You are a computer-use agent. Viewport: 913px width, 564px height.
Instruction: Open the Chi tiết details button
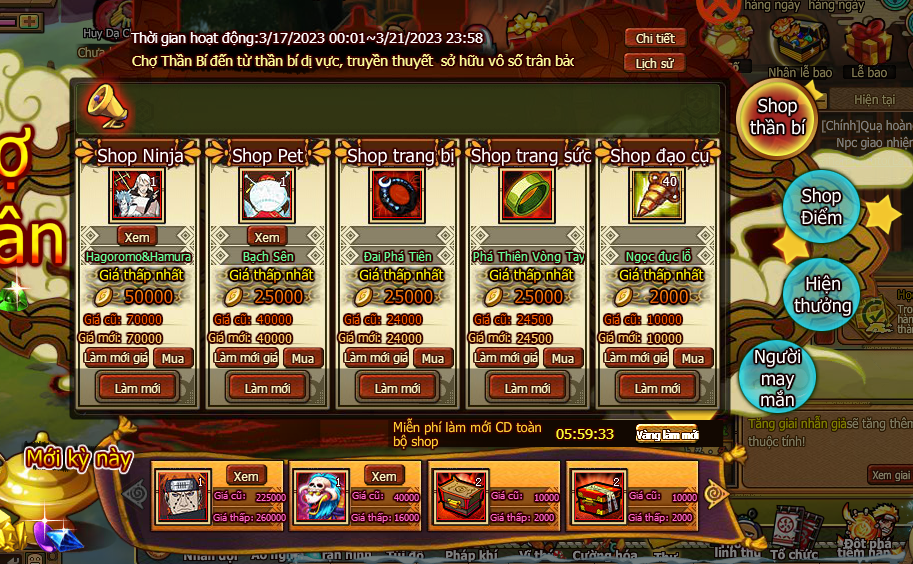point(655,38)
